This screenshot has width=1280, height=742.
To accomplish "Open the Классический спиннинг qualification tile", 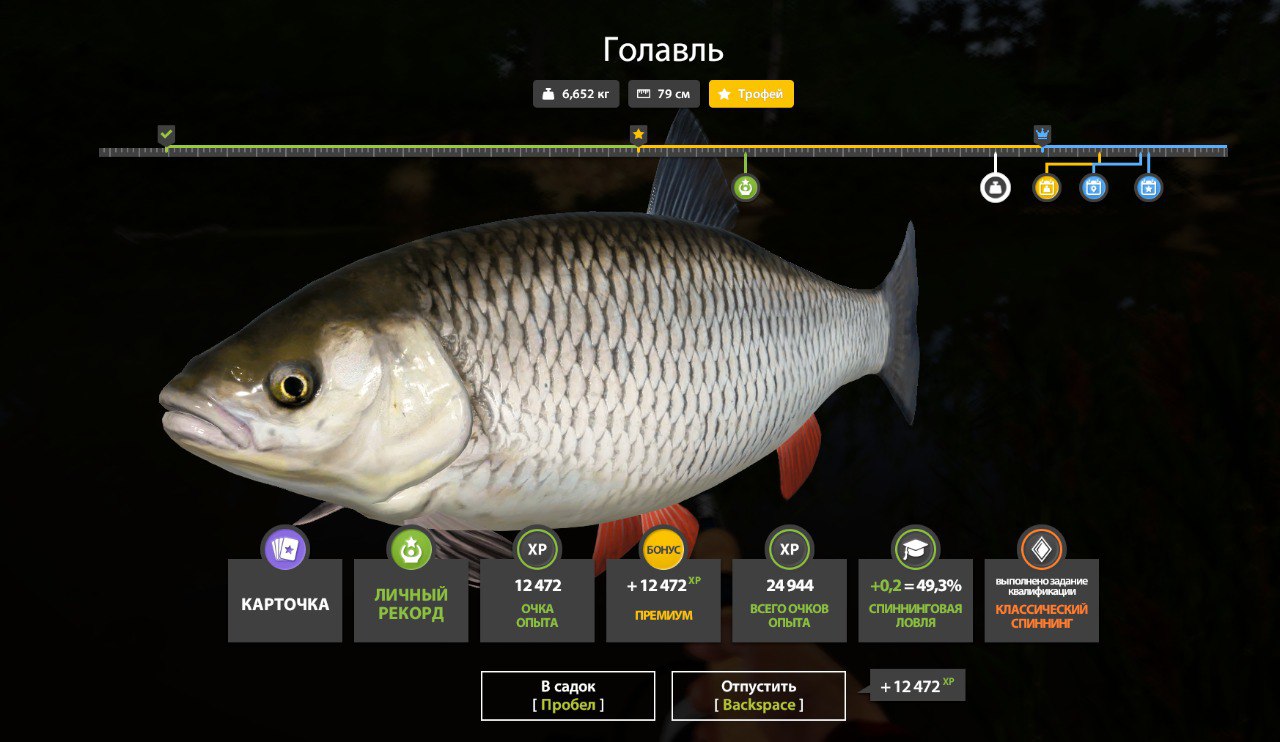I will [x=1041, y=600].
